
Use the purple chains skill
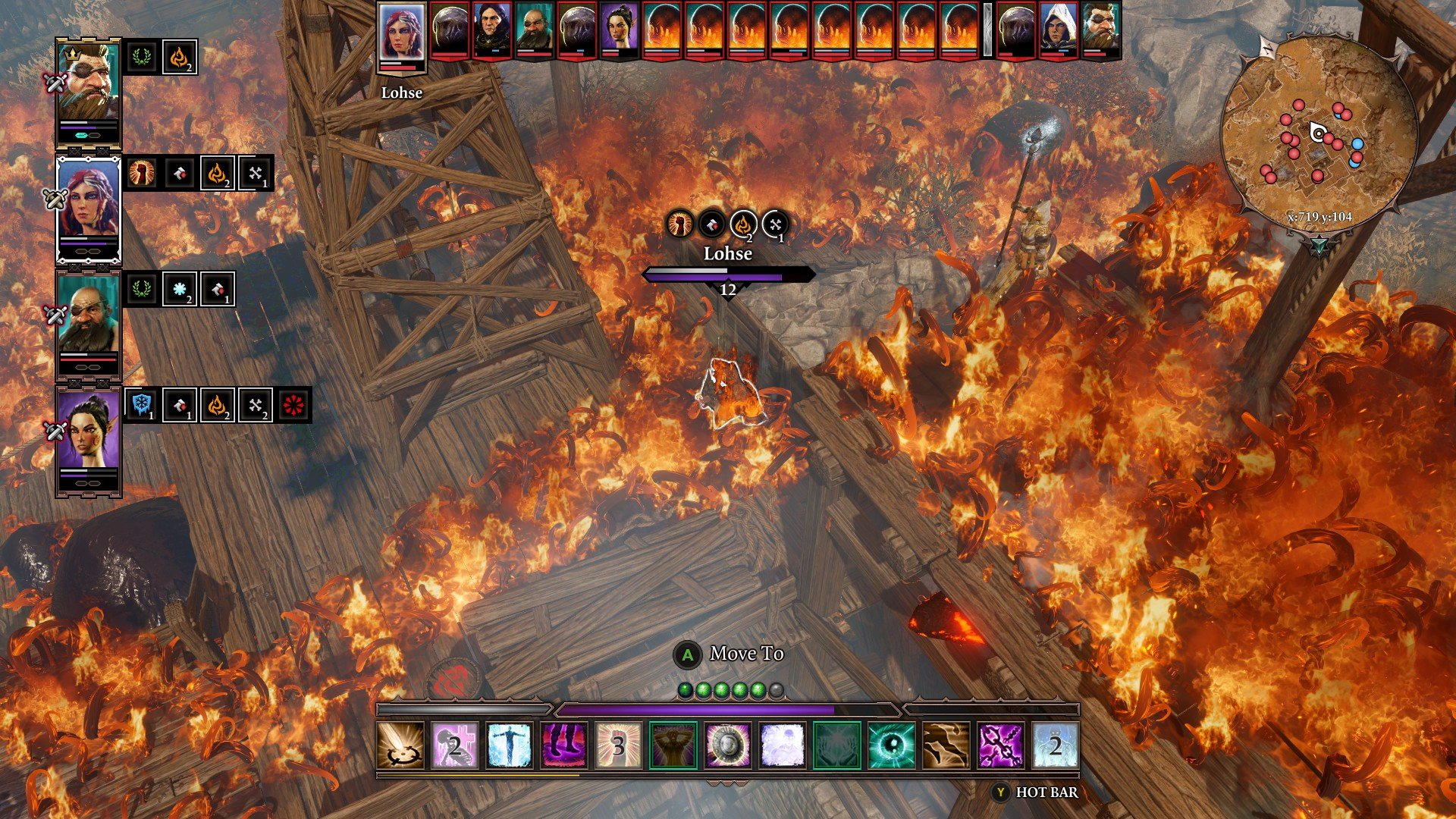click(1000, 745)
